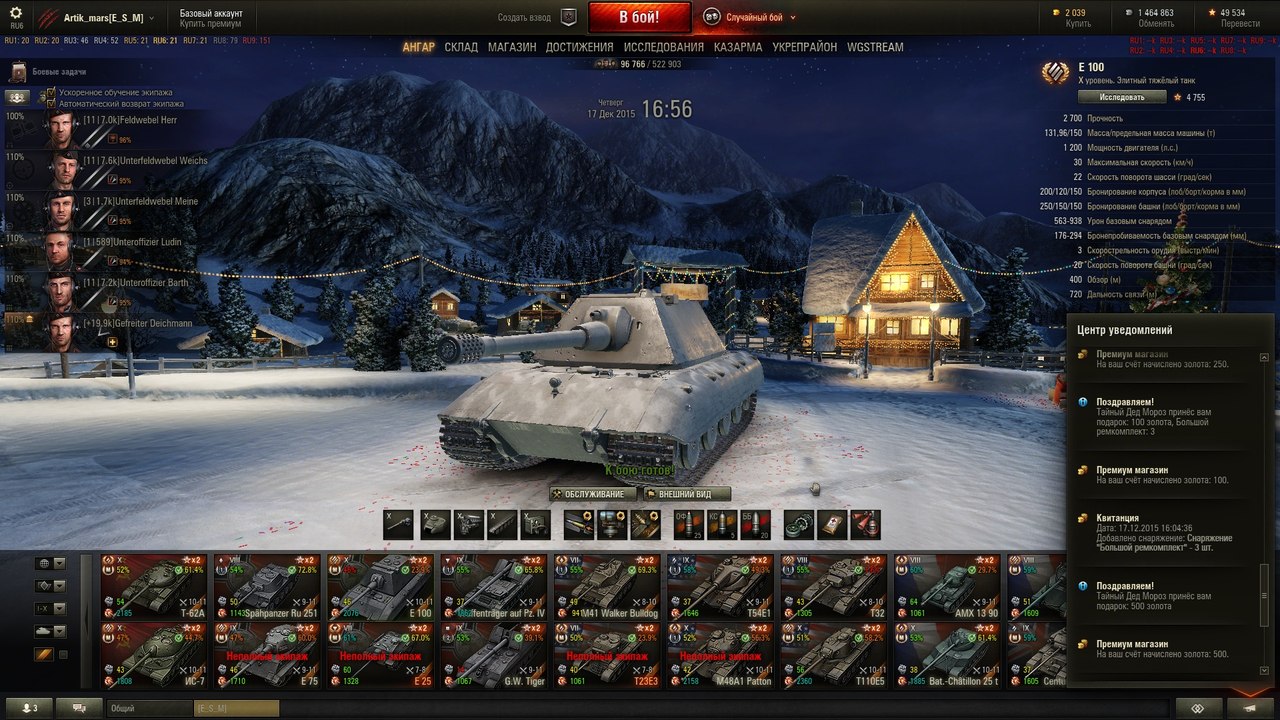Select the T-62A tank in the carousel
This screenshot has height=720, width=1280.
tap(153, 587)
